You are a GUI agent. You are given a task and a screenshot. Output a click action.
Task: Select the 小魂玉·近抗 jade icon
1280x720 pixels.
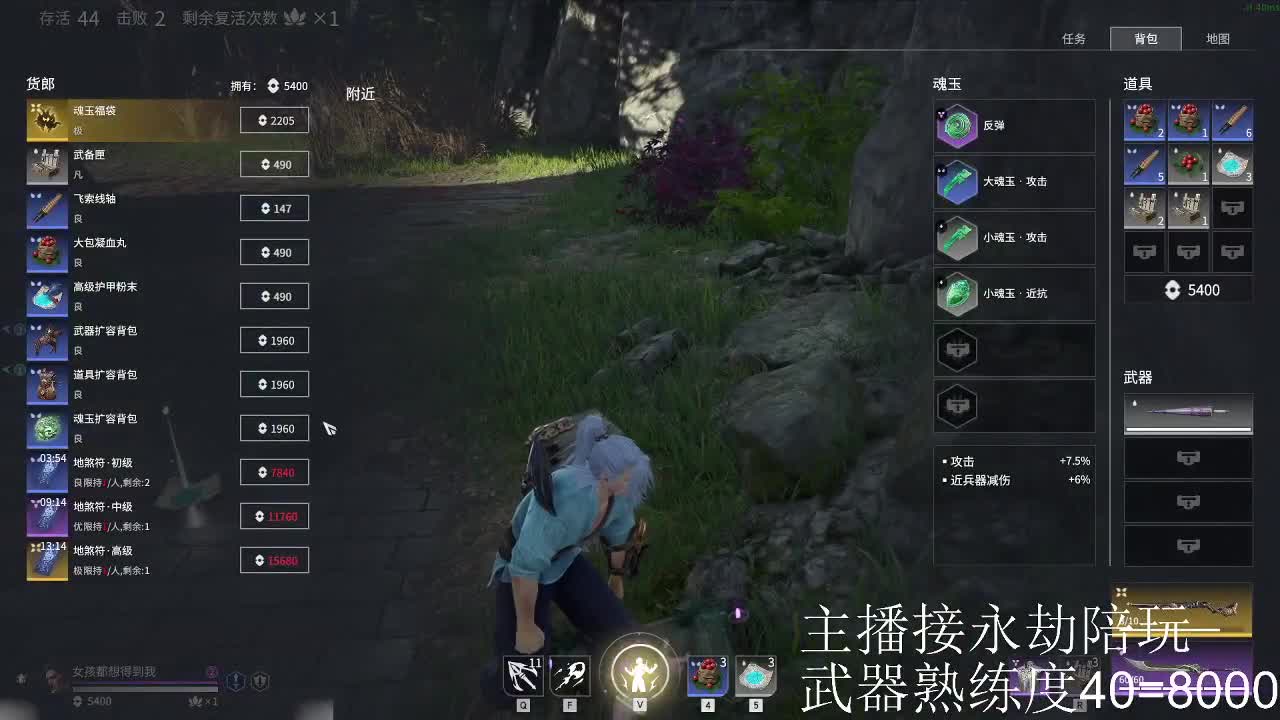click(958, 293)
